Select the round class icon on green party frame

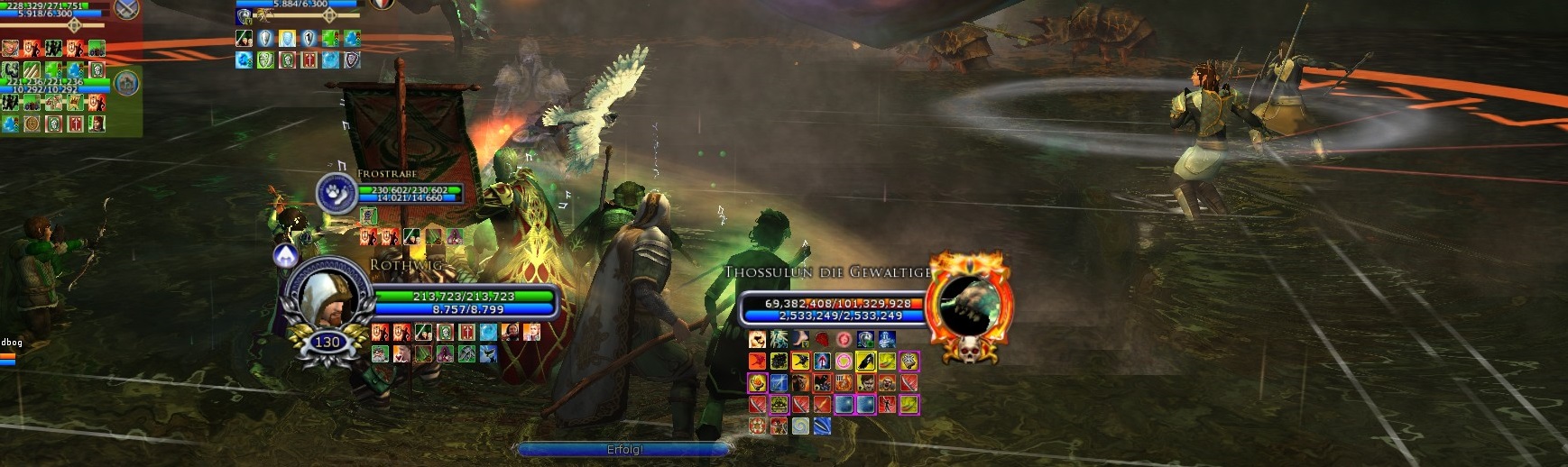[127, 84]
